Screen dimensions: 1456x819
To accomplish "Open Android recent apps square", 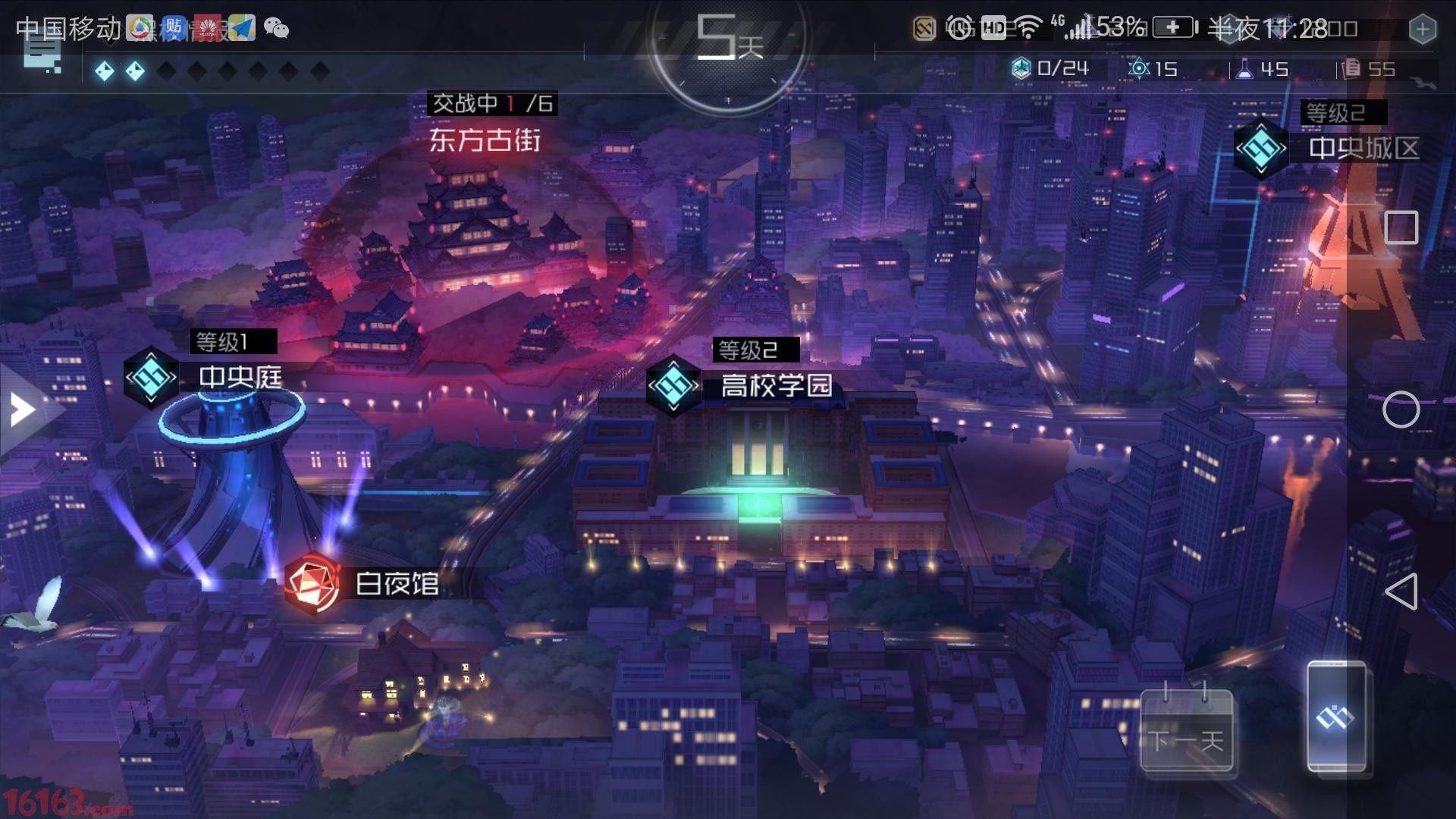I will [x=1401, y=227].
